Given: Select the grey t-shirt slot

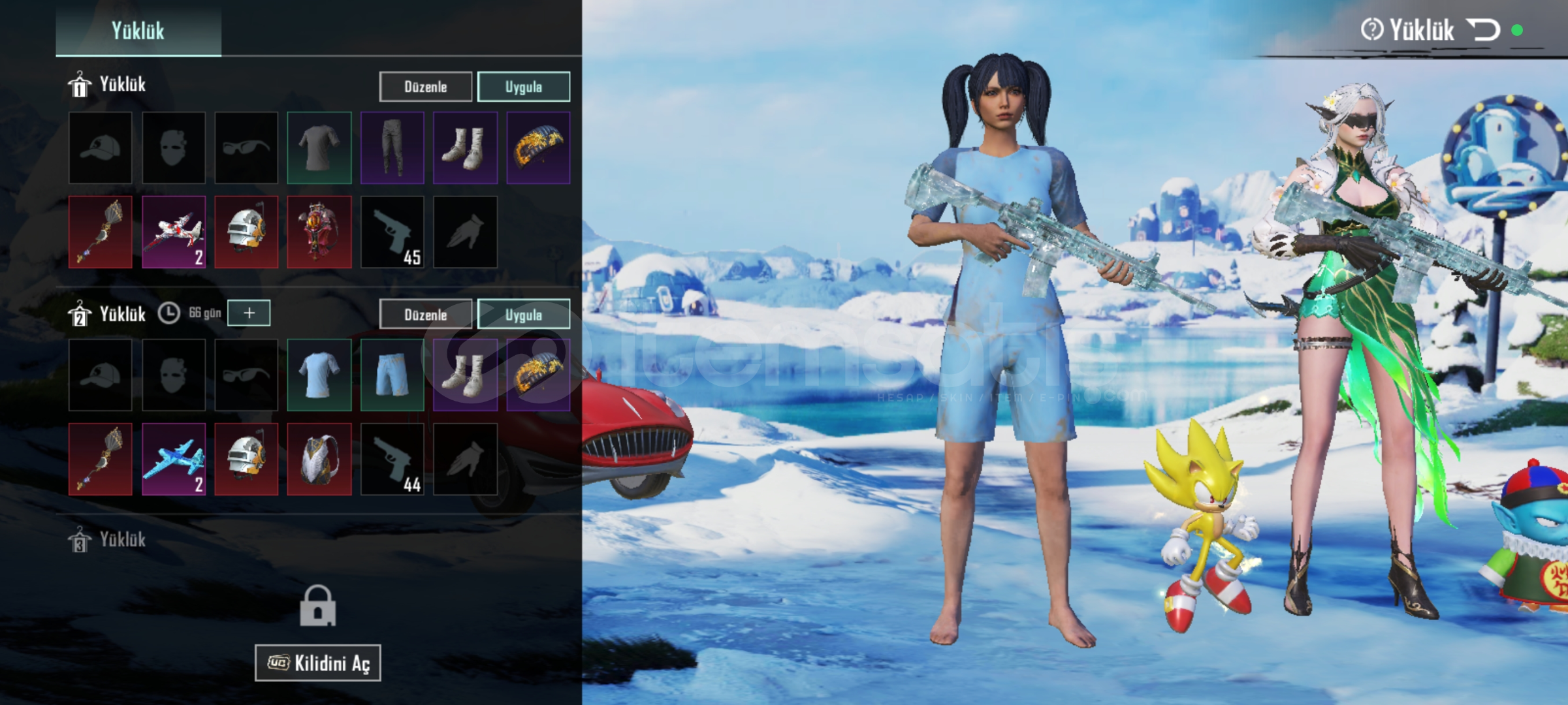Looking at the screenshot, I should point(319,148).
